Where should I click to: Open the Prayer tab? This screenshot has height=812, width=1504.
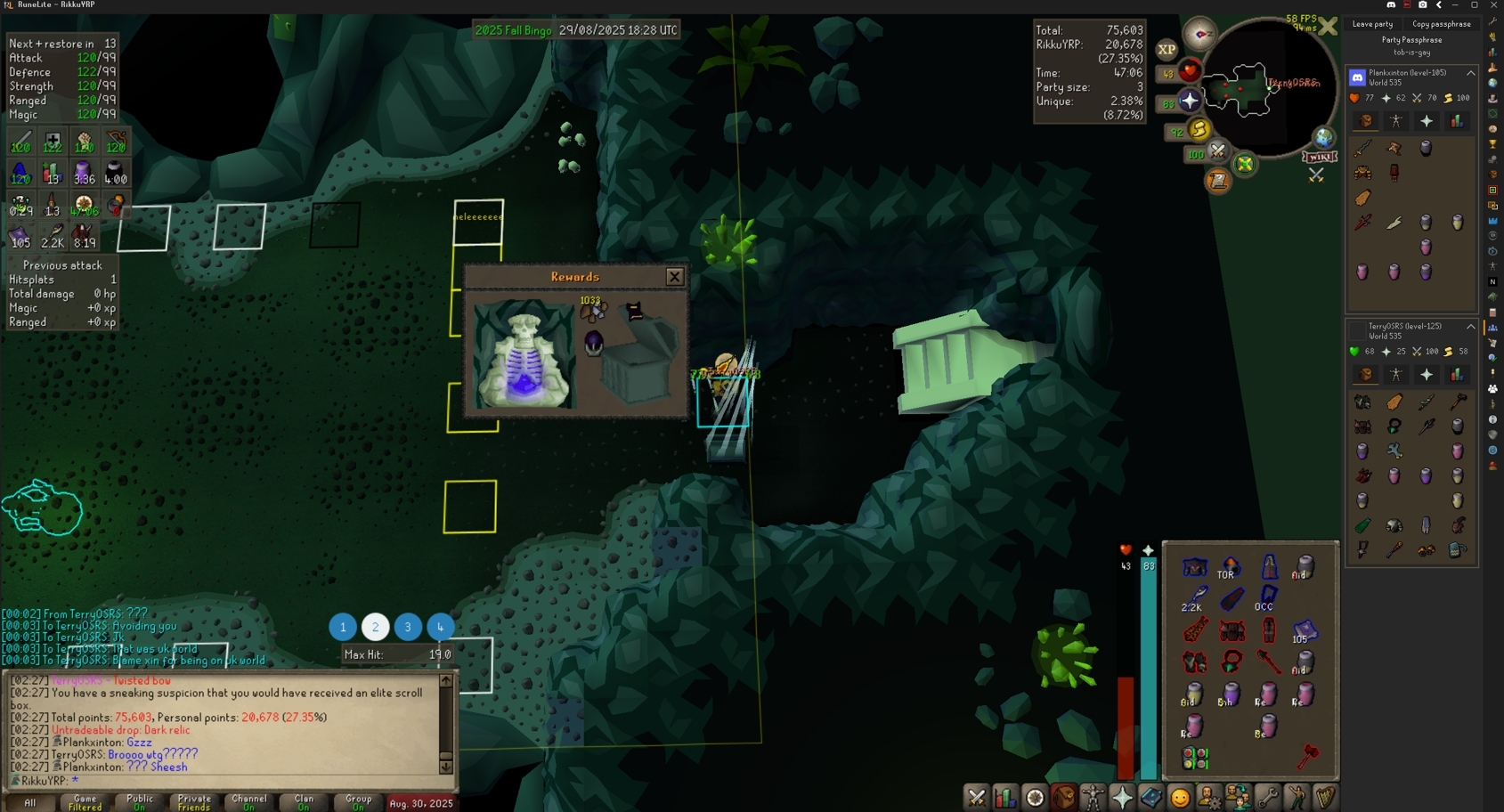pyautogui.click(x=1122, y=798)
